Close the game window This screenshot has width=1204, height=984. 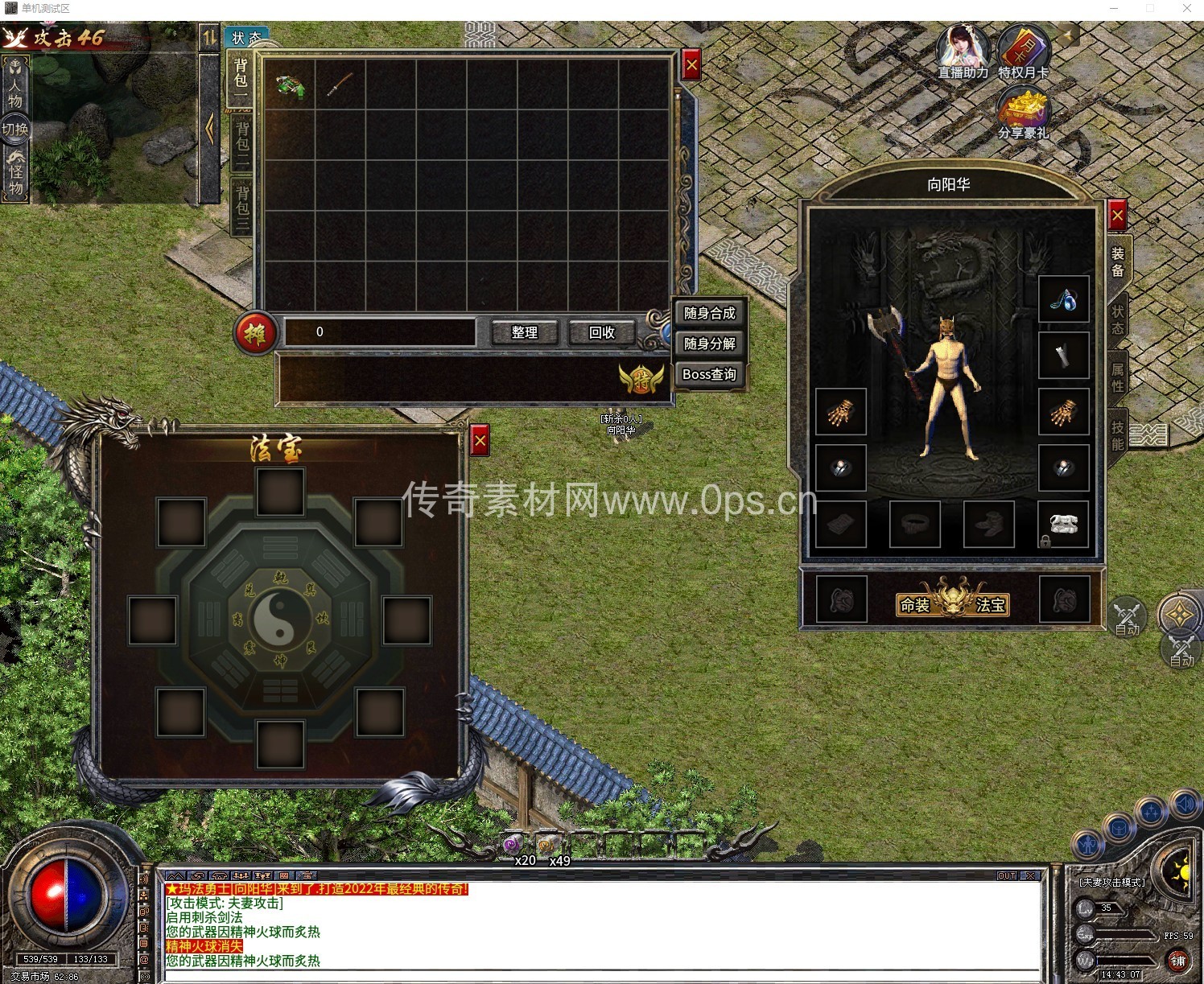pos(1186,9)
